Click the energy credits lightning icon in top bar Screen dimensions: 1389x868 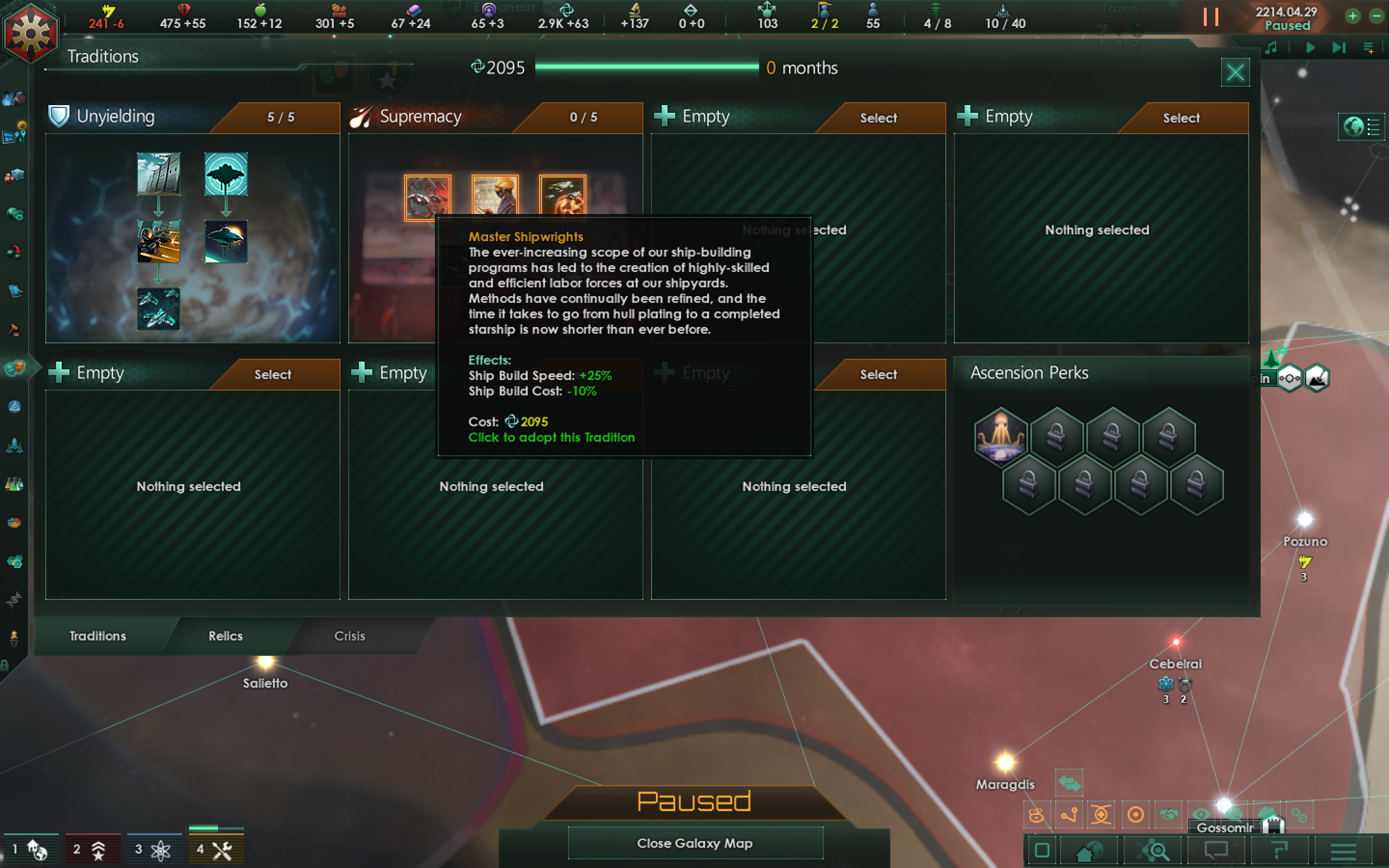click(x=109, y=10)
